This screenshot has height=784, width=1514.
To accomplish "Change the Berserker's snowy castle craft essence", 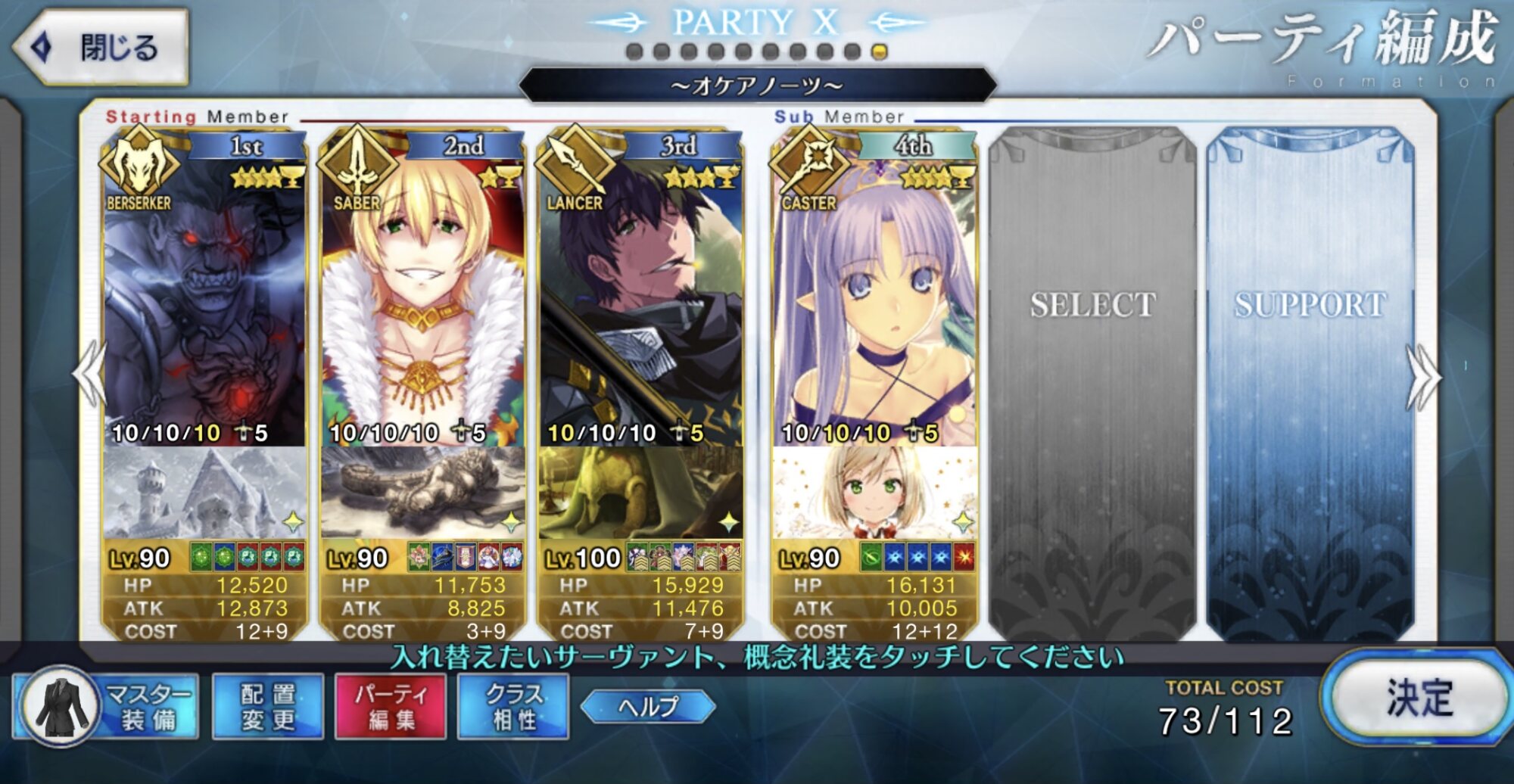I will [204, 493].
